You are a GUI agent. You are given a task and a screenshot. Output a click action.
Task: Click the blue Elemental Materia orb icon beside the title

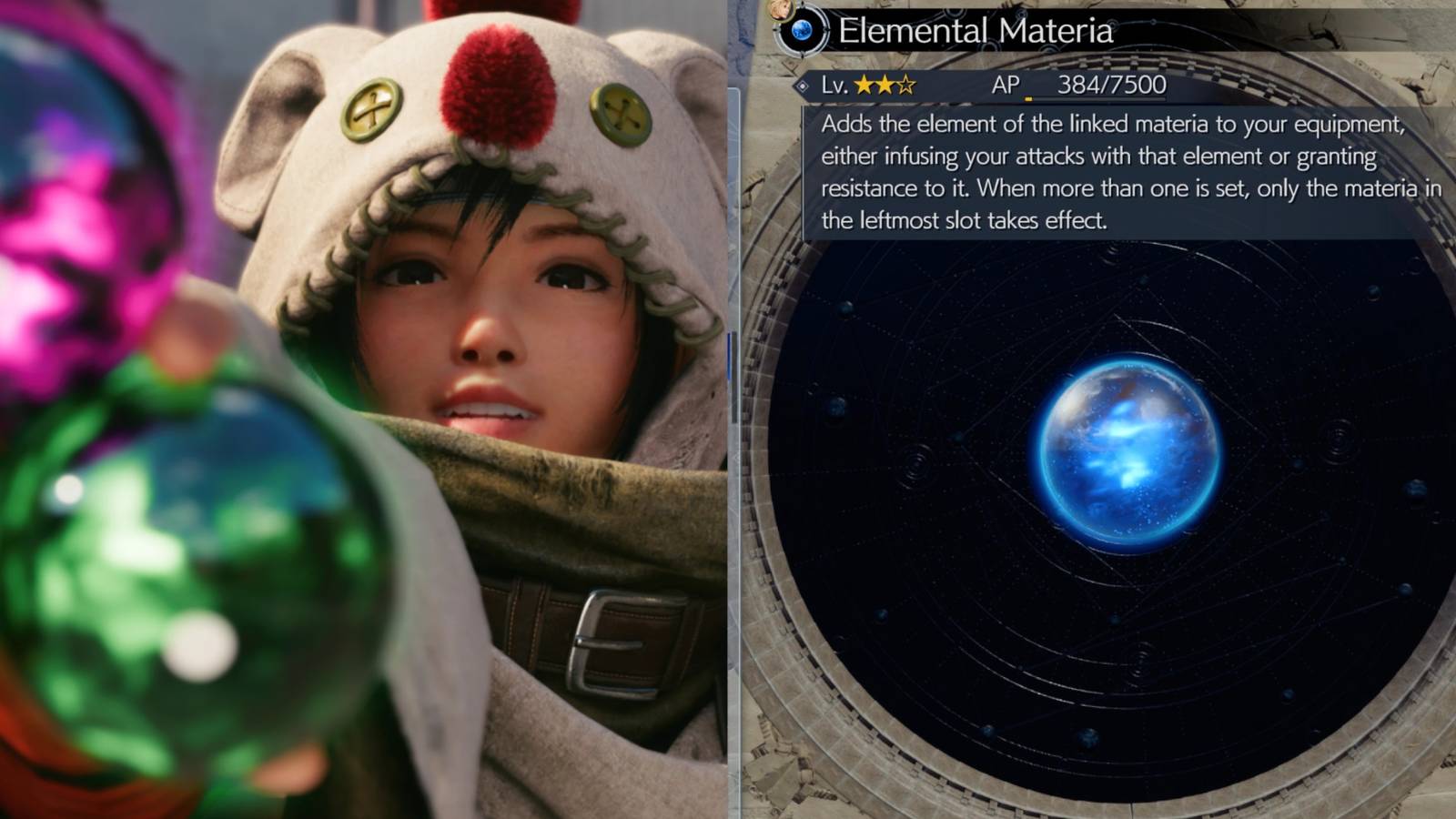pyautogui.click(x=802, y=30)
